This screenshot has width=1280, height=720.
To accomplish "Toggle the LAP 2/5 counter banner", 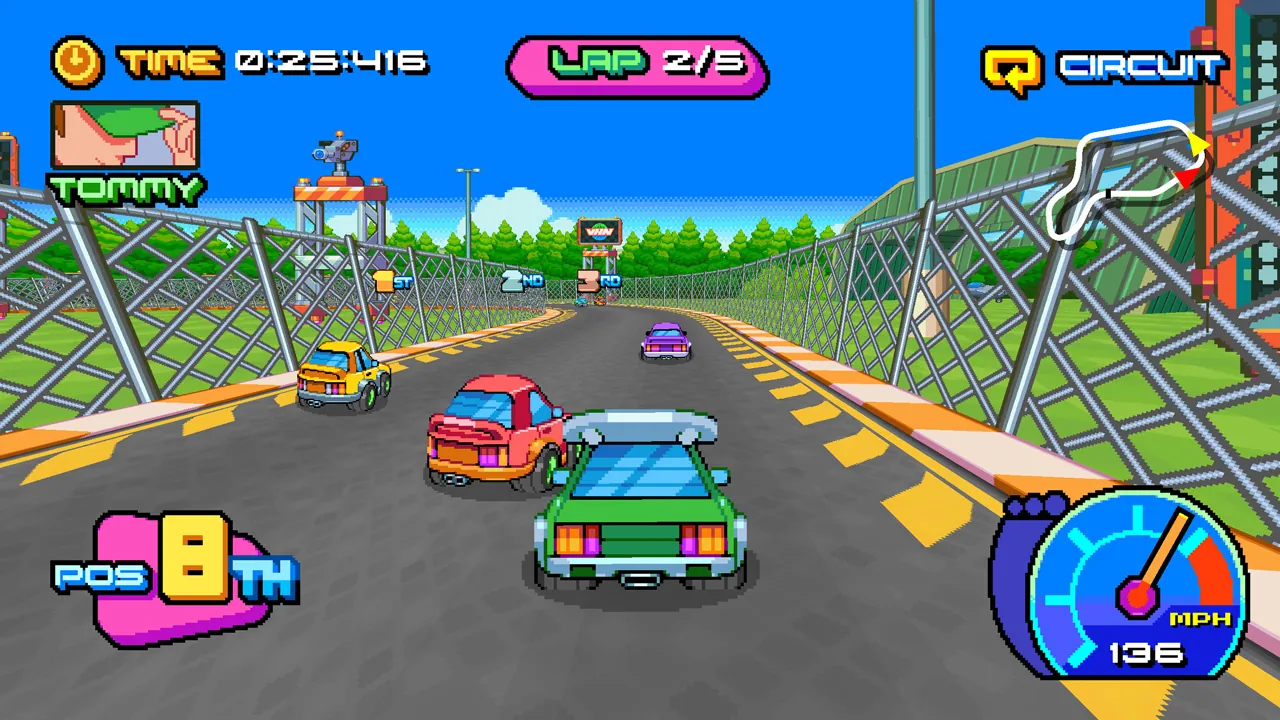I will (639, 66).
